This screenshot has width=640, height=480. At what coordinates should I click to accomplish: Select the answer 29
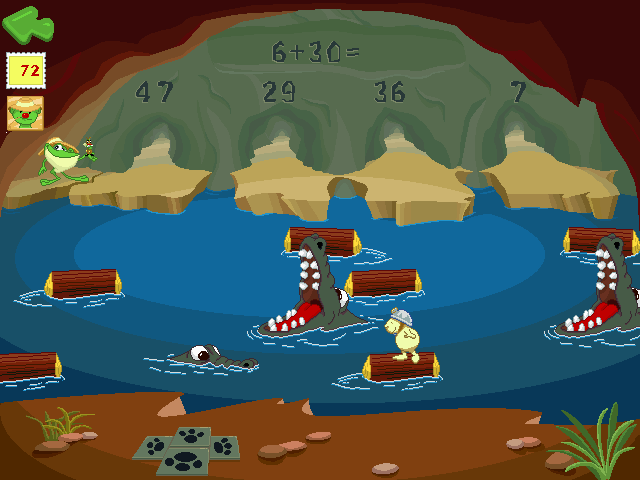point(279,92)
